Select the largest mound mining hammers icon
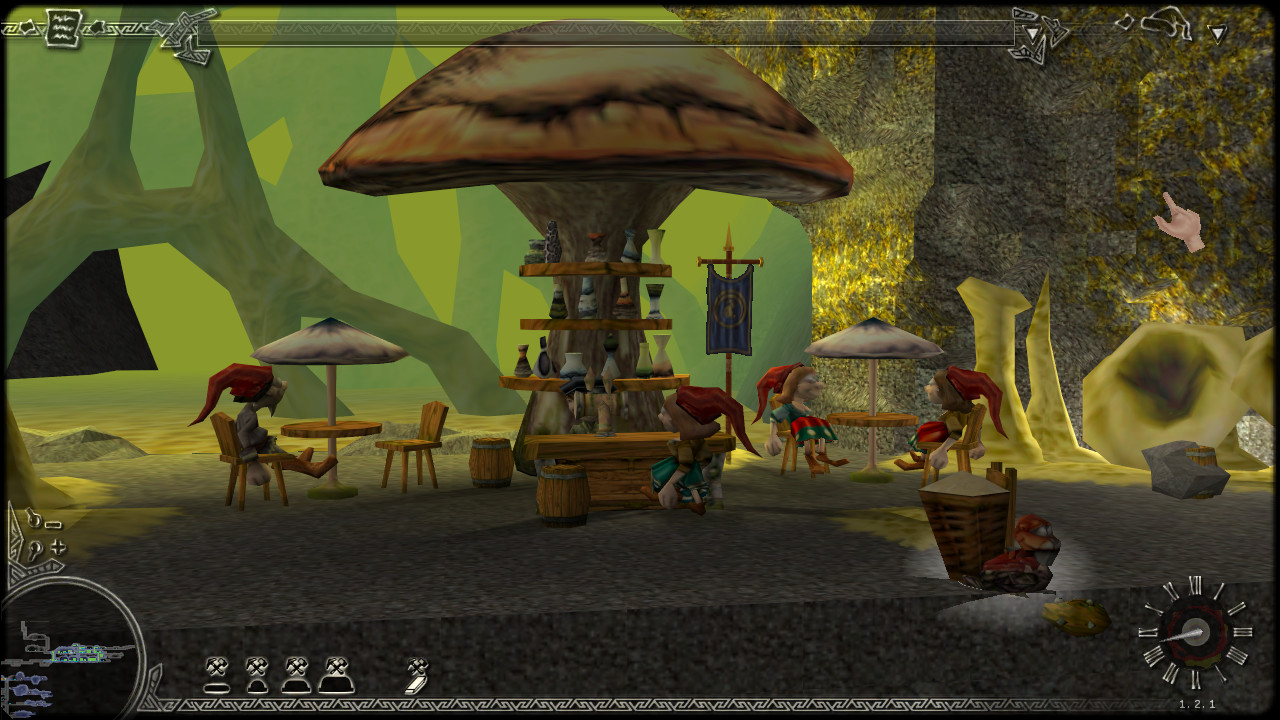This screenshot has width=1280, height=720. coord(337,674)
